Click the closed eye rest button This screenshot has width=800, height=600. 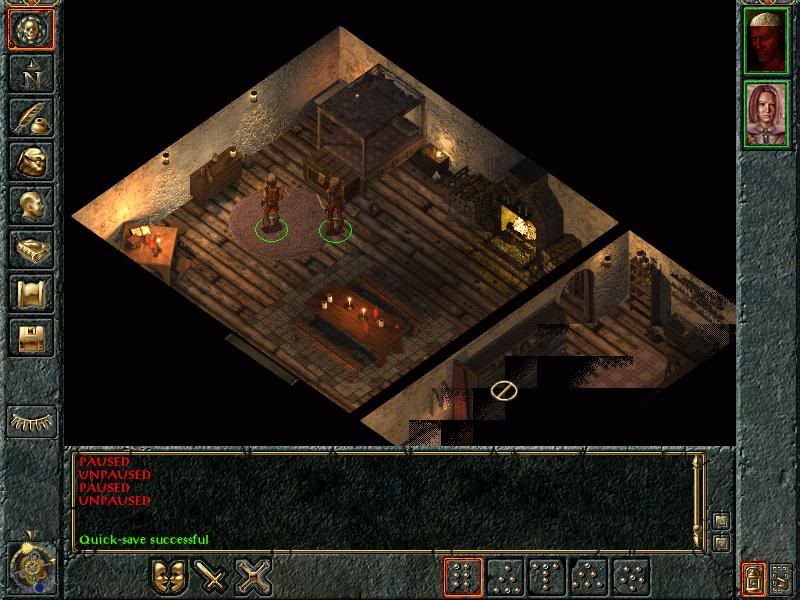coord(30,421)
